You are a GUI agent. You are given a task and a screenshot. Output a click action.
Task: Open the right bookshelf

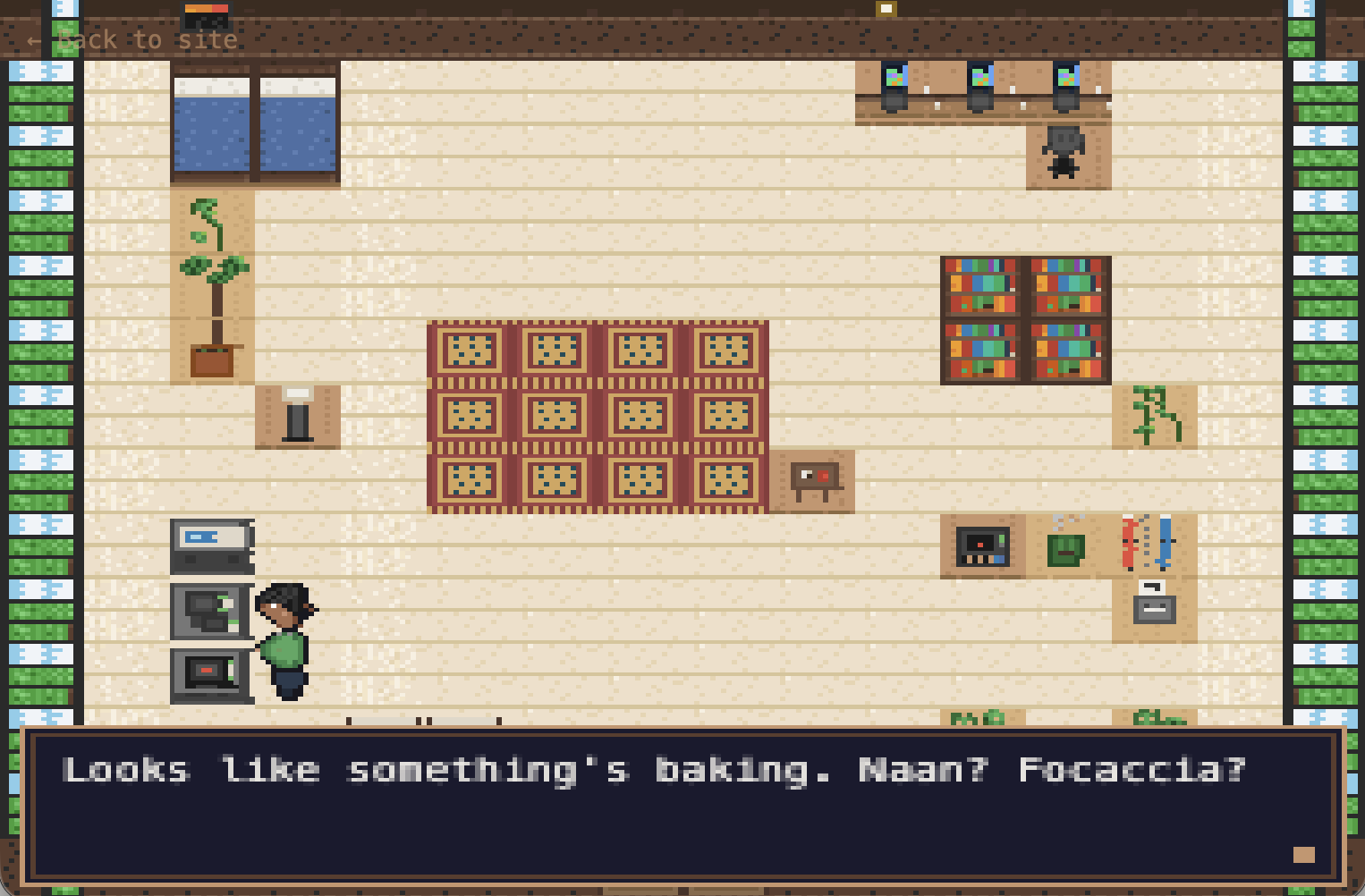(x=1066, y=317)
